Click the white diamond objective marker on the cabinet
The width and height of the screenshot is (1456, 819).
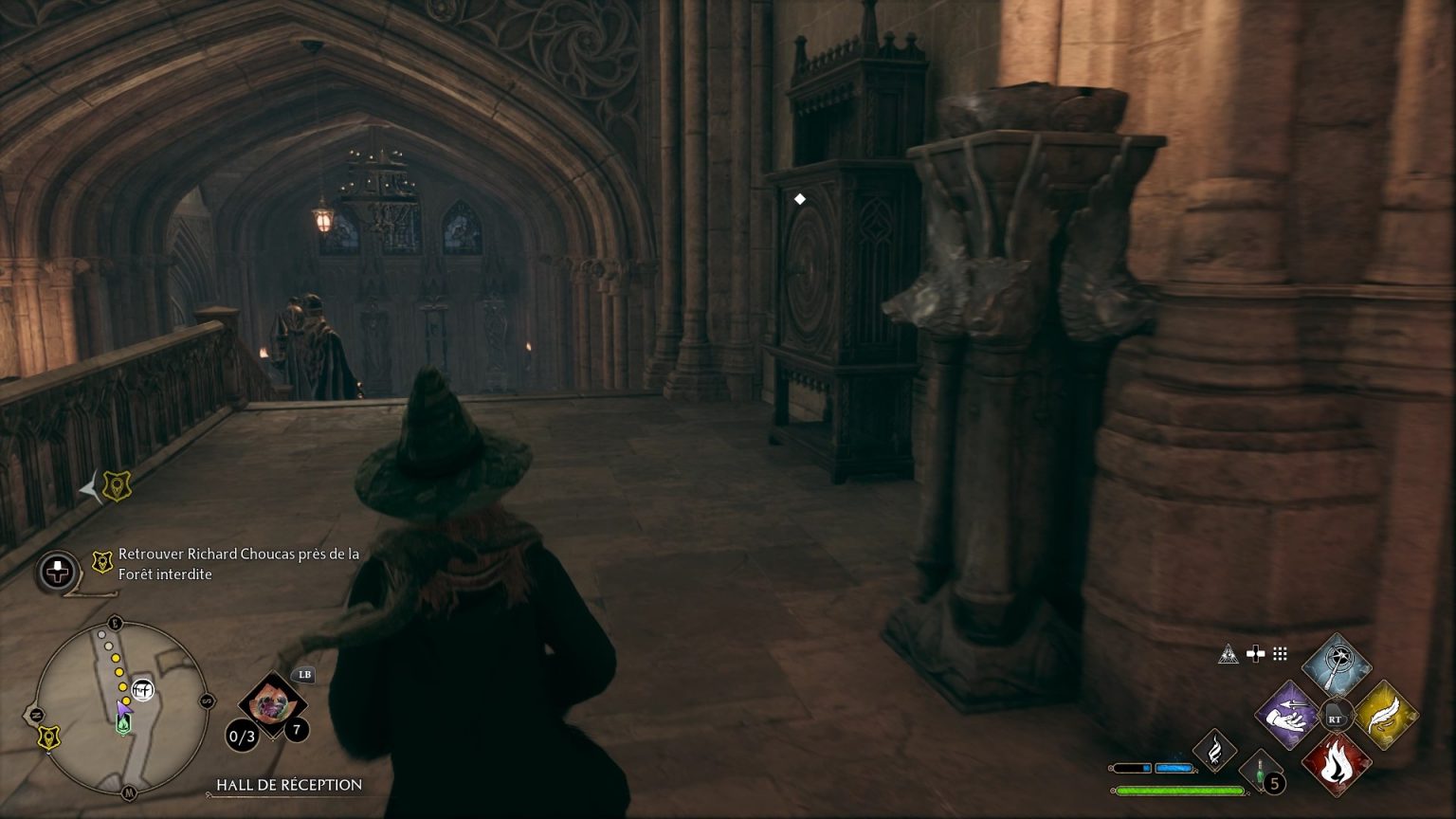click(x=799, y=198)
